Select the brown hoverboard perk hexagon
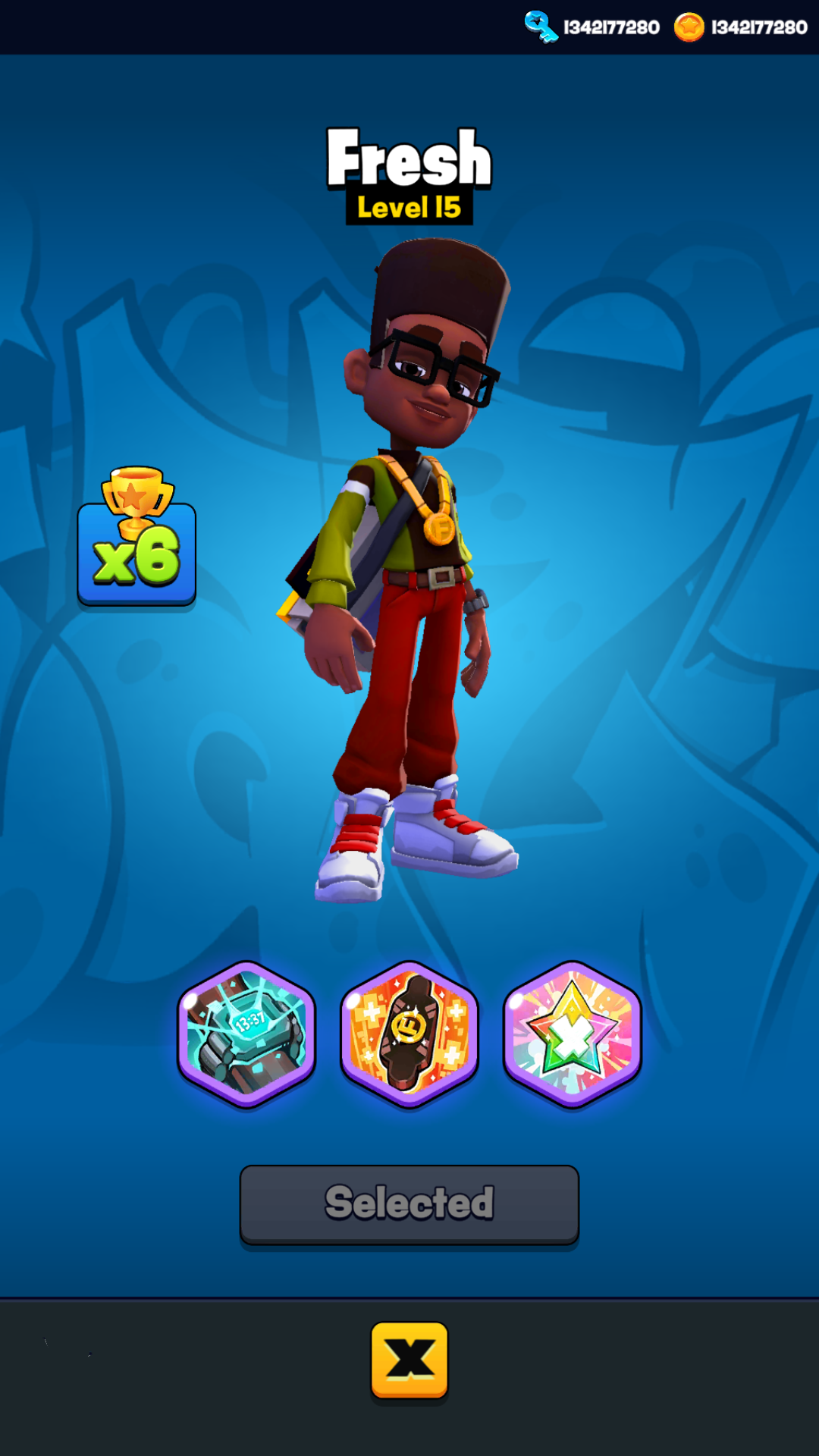The width and height of the screenshot is (819, 1456). point(409,1034)
